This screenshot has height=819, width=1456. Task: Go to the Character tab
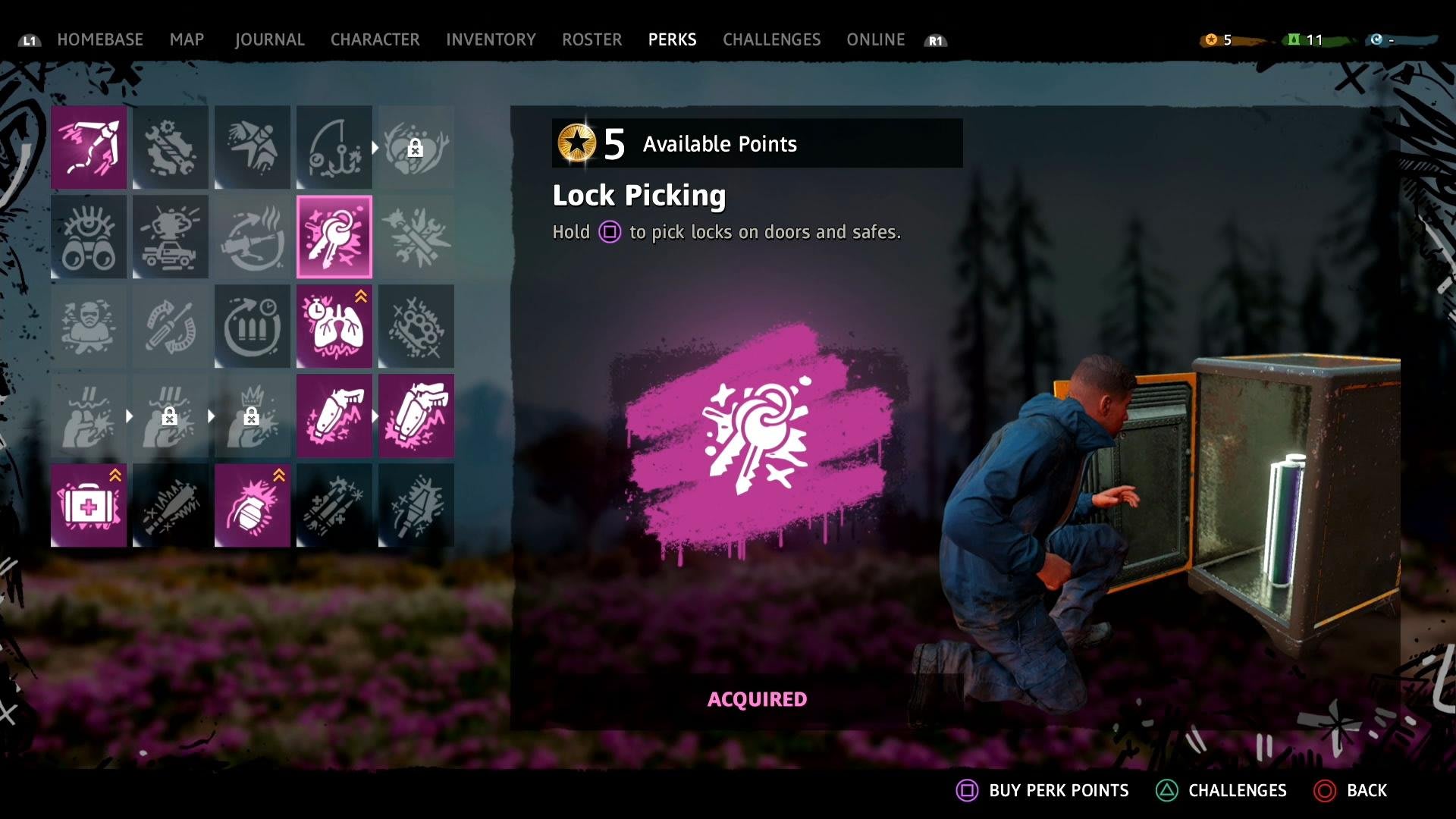click(375, 39)
